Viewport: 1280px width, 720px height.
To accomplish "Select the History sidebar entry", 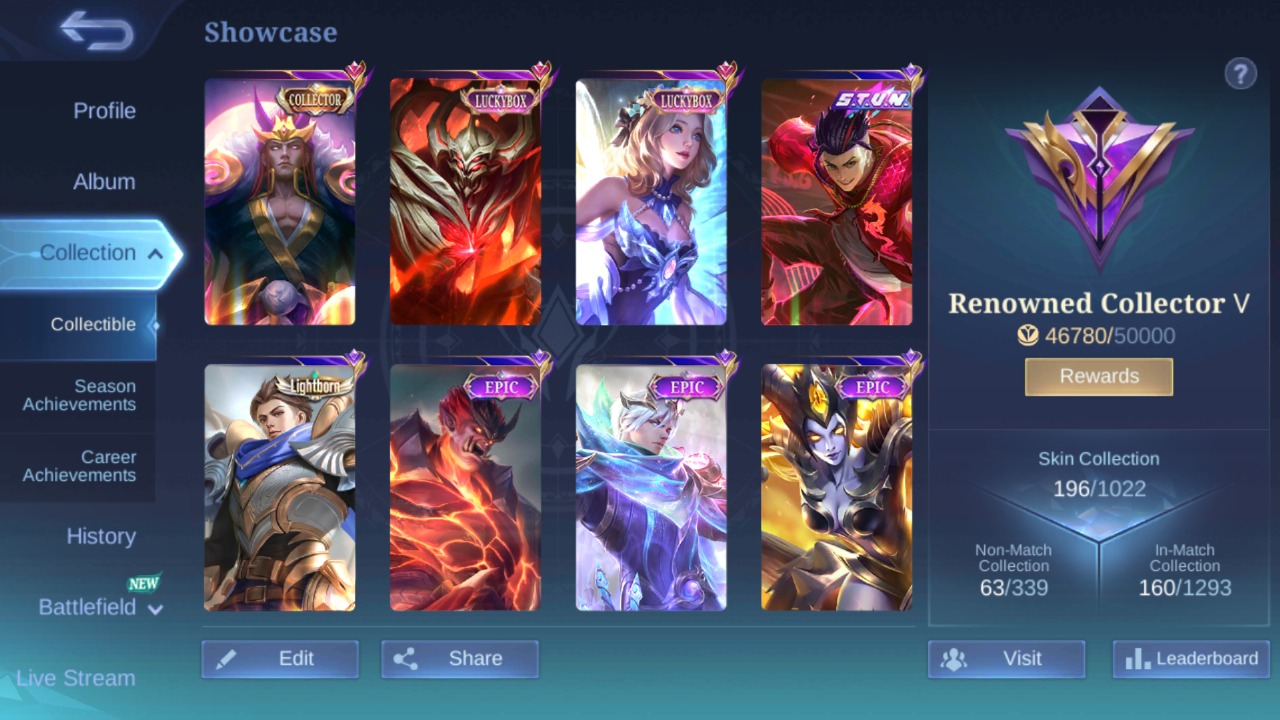I will [101, 537].
